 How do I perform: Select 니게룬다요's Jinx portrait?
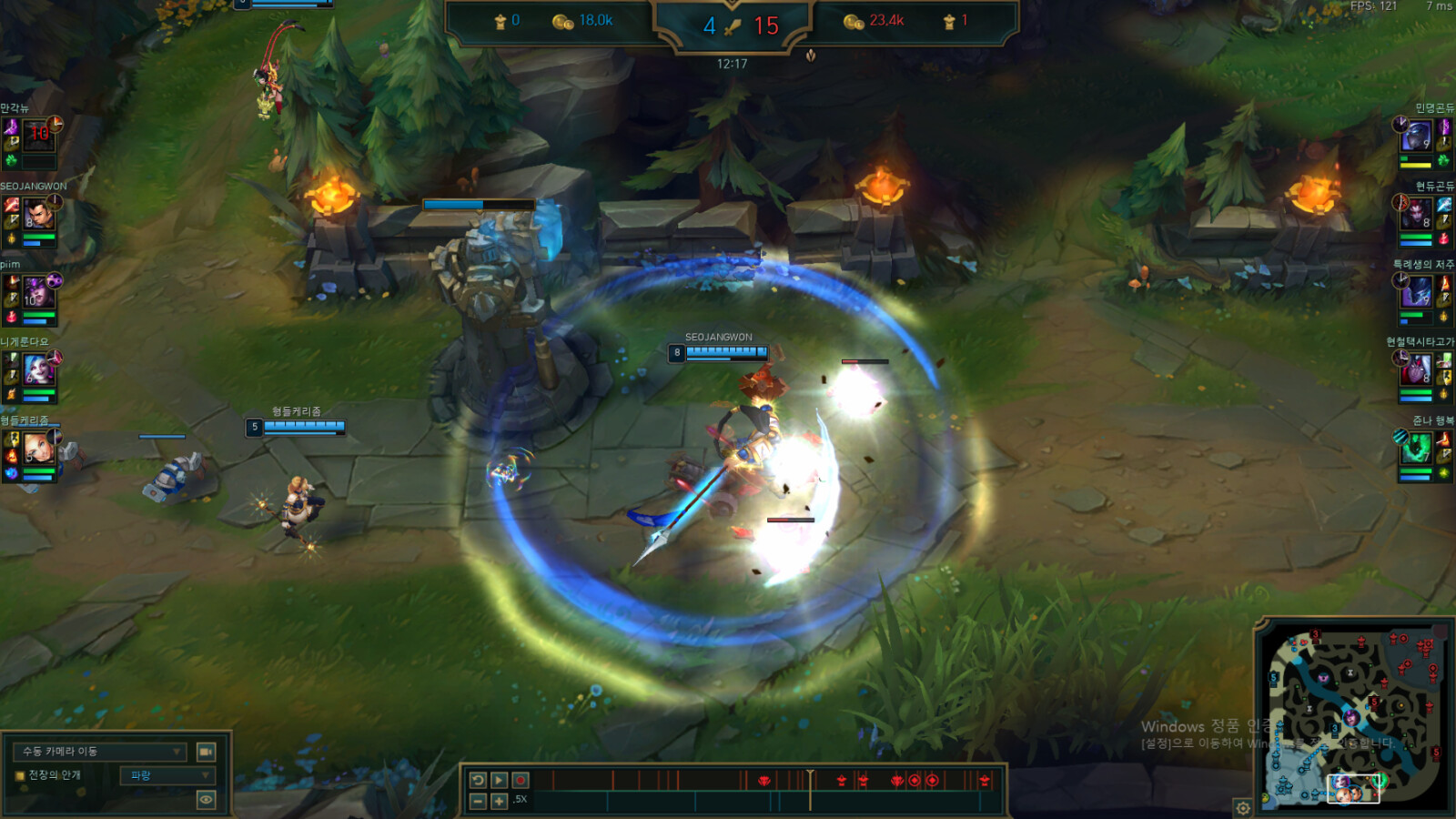pyautogui.click(x=38, y=370)
